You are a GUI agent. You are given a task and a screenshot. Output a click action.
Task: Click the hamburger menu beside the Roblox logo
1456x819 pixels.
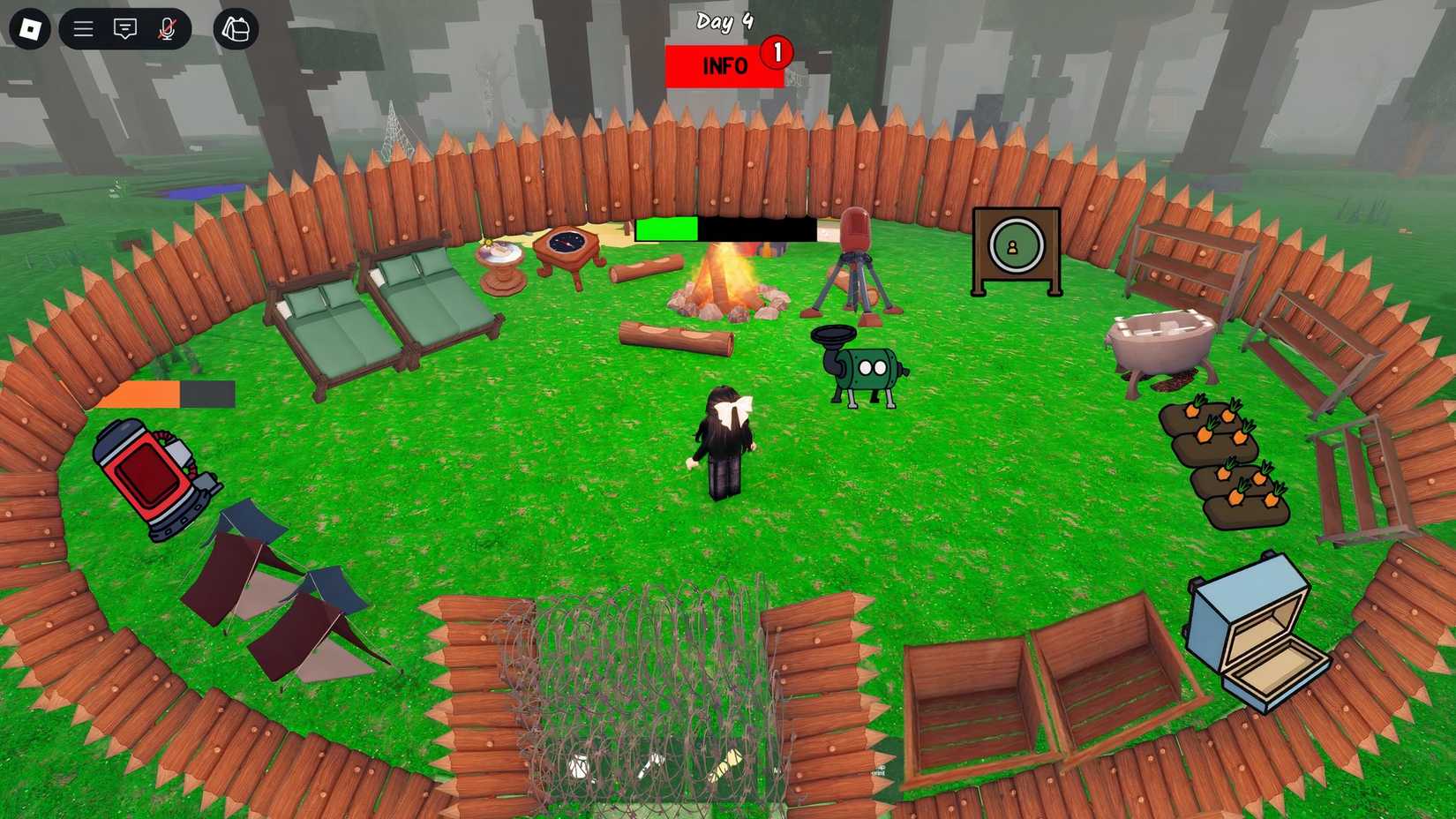[81, 28]
